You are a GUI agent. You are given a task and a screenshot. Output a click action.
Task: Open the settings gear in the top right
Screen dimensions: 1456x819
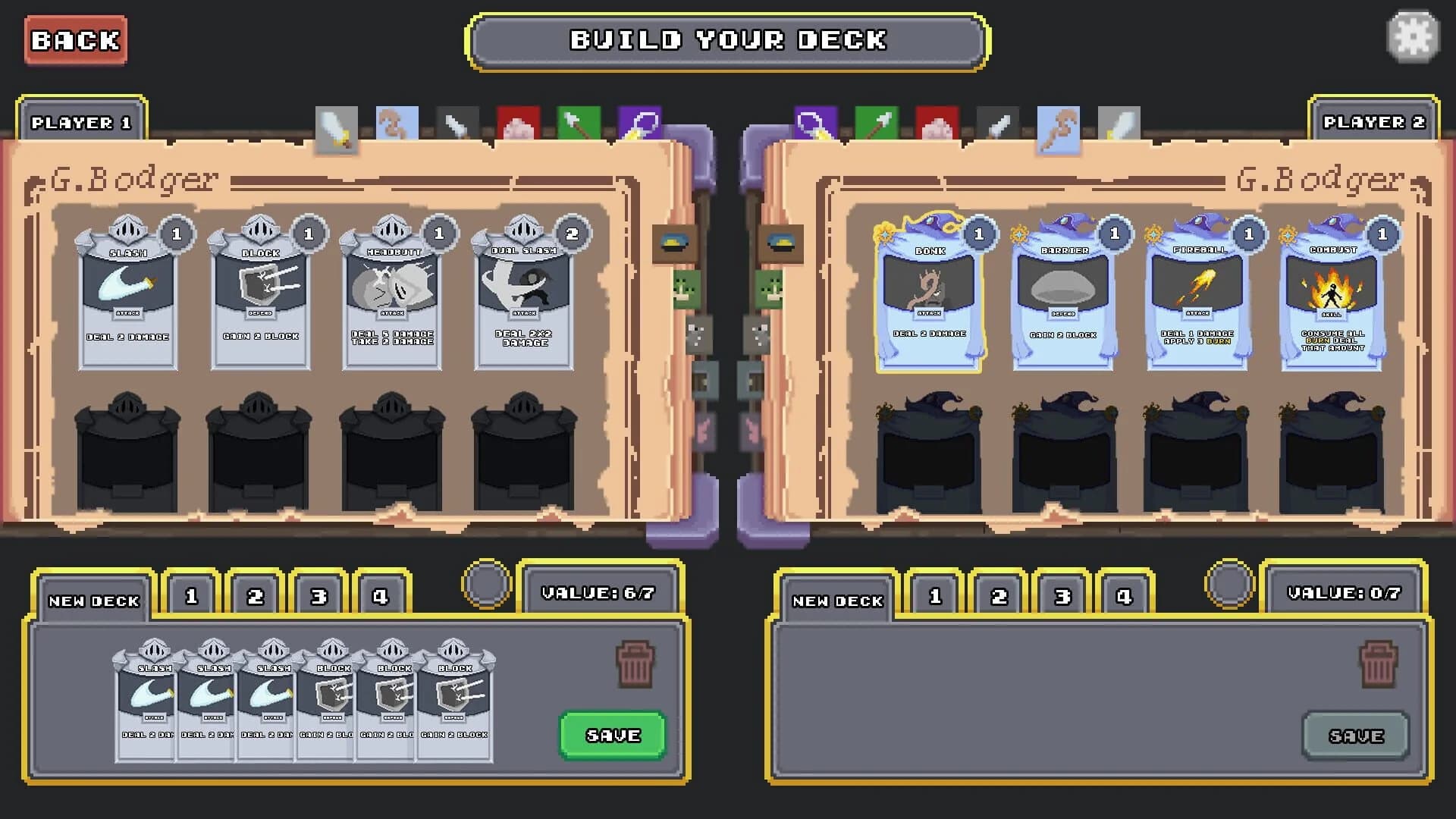tap(1412, 36)
